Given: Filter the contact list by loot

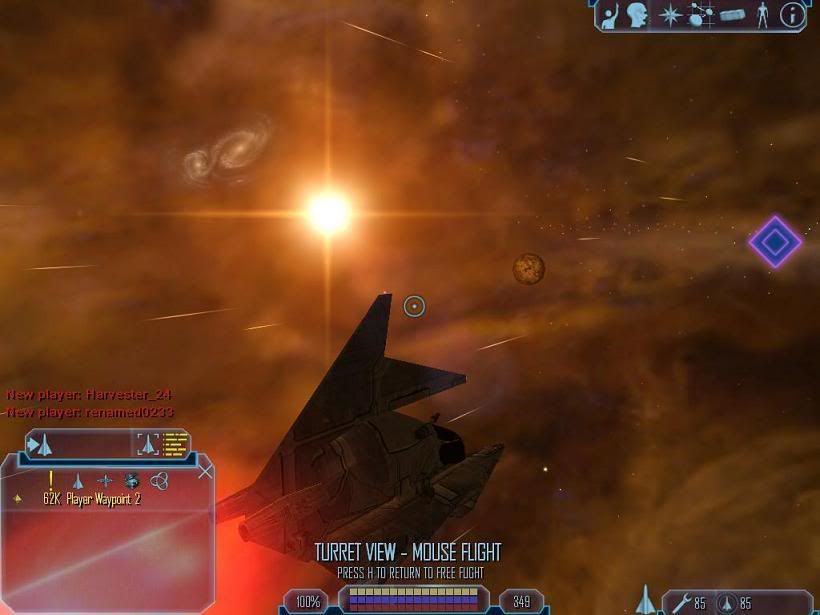Looking at the screenshot, I should (131, 481).
